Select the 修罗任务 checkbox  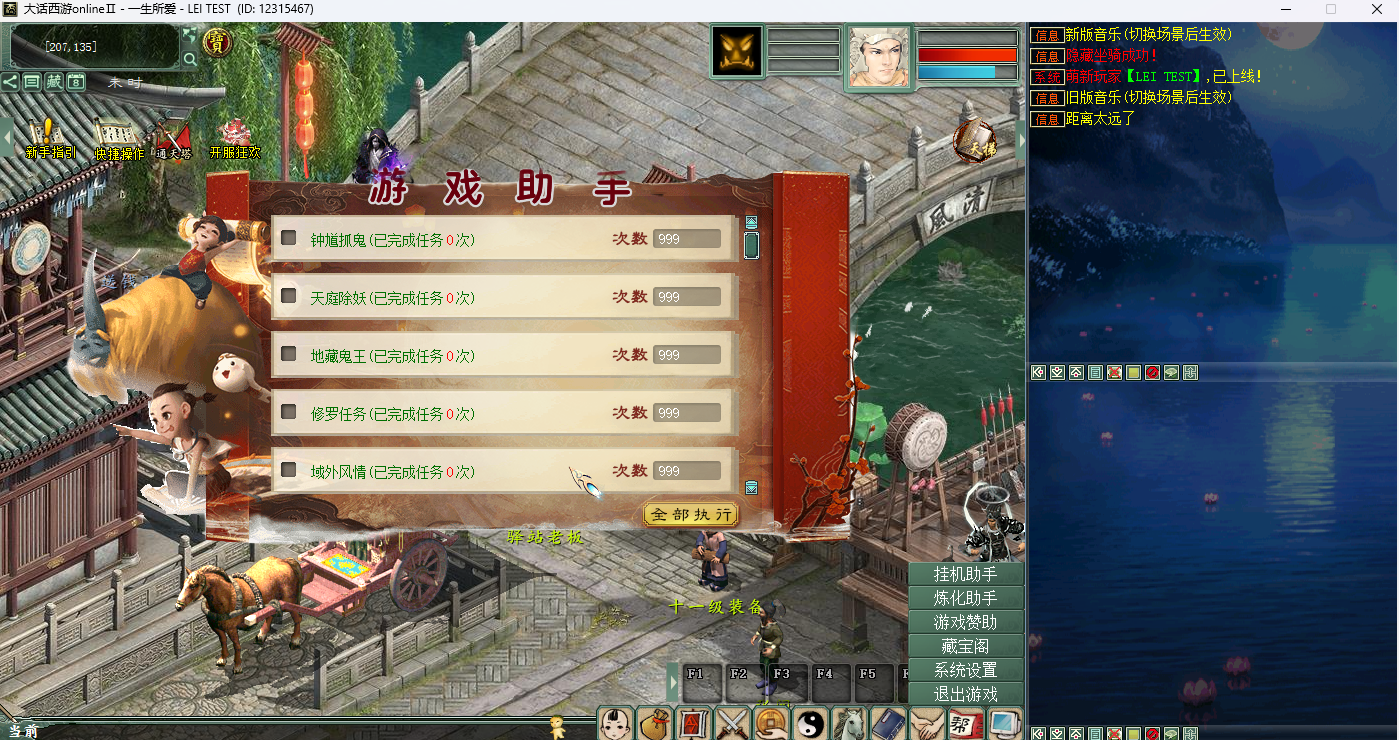(x=289, y=412)
